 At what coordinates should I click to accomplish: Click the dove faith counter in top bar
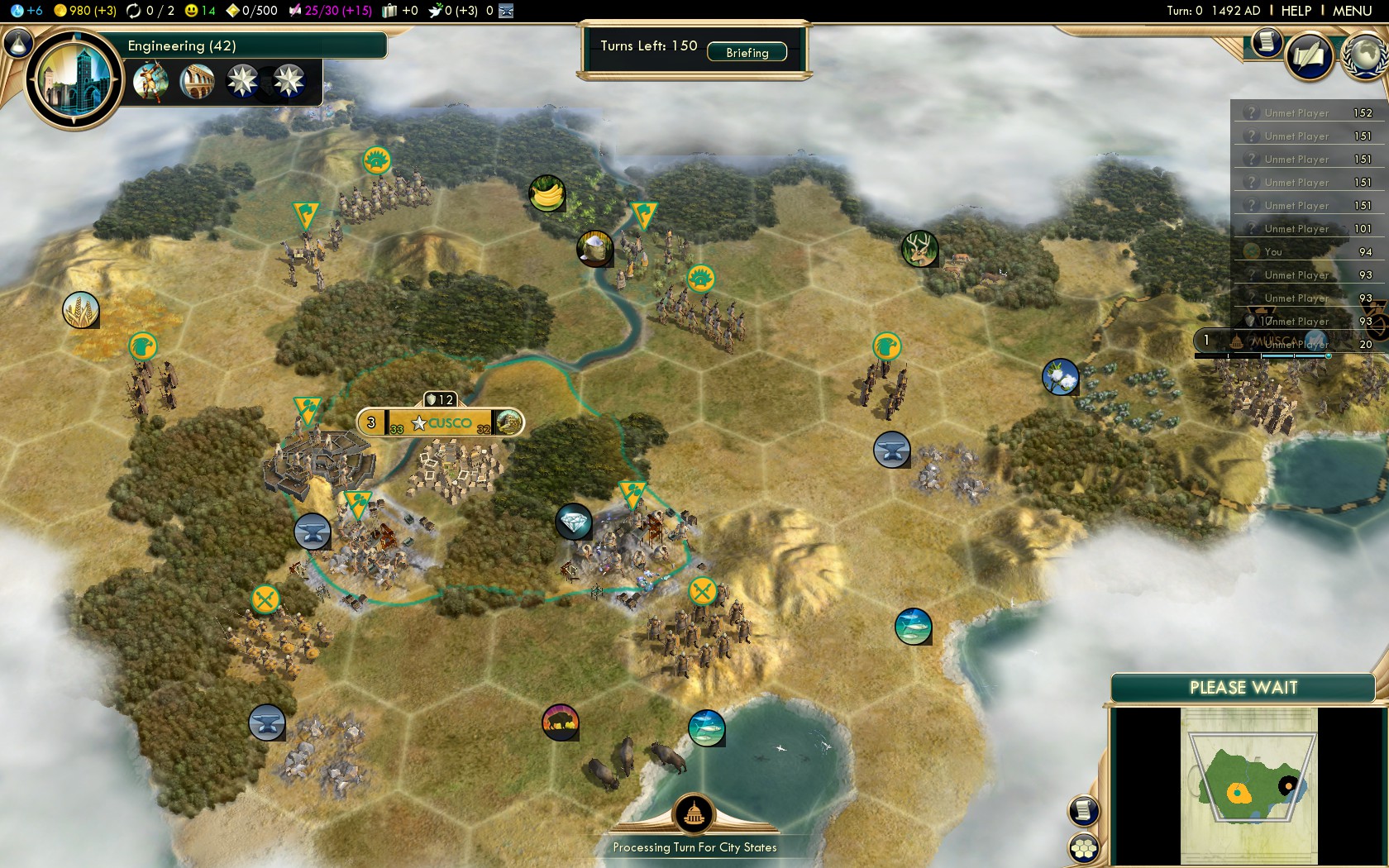coord(452,11)
